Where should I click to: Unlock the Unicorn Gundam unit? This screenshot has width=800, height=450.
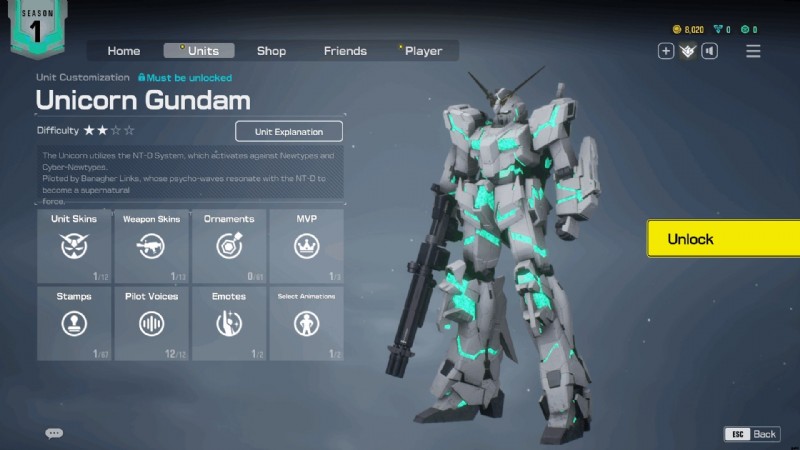coord(722,239)
